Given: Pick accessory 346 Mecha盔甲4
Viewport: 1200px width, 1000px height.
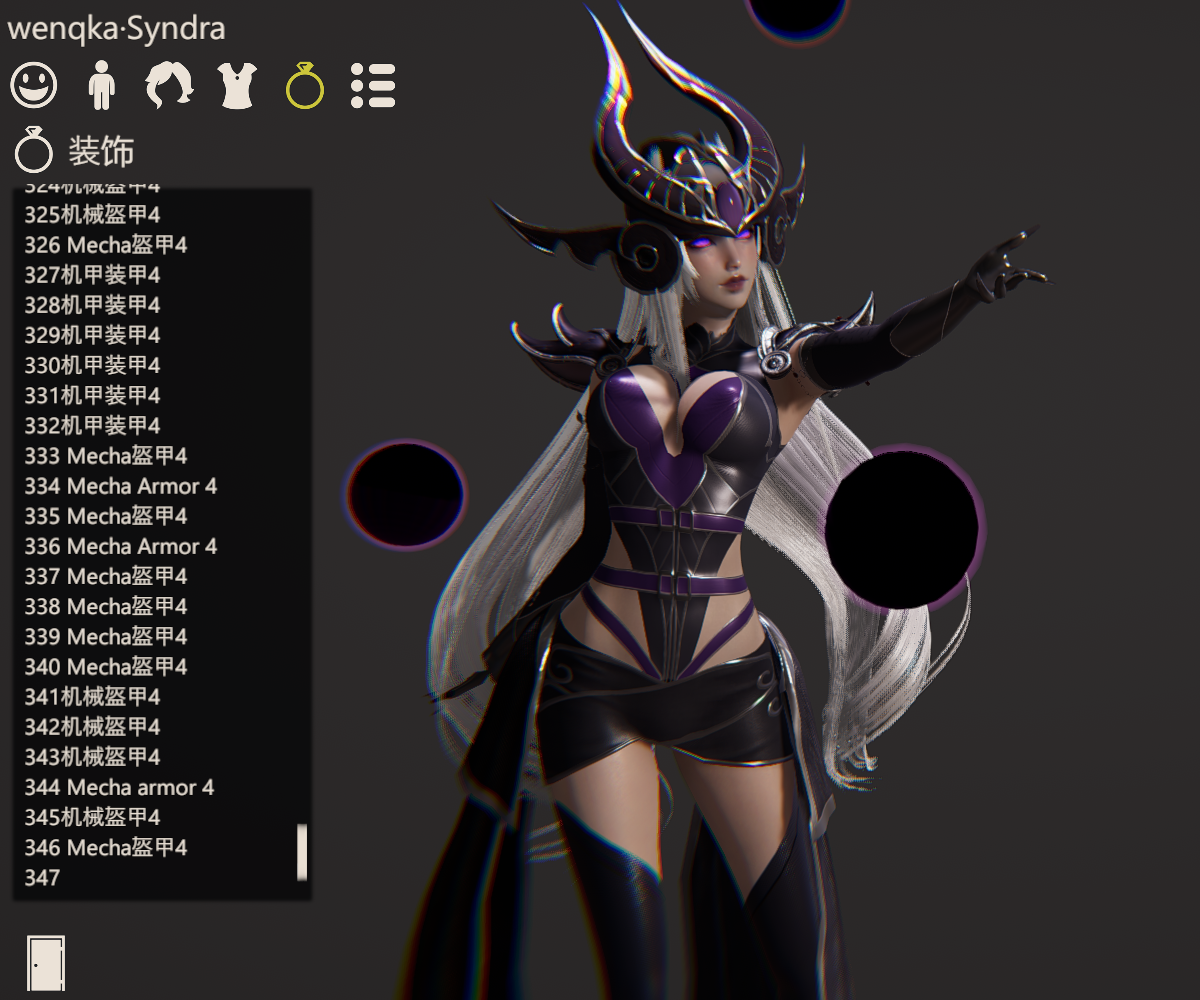Looking at the screenshot, I should [x=106, y=847].
